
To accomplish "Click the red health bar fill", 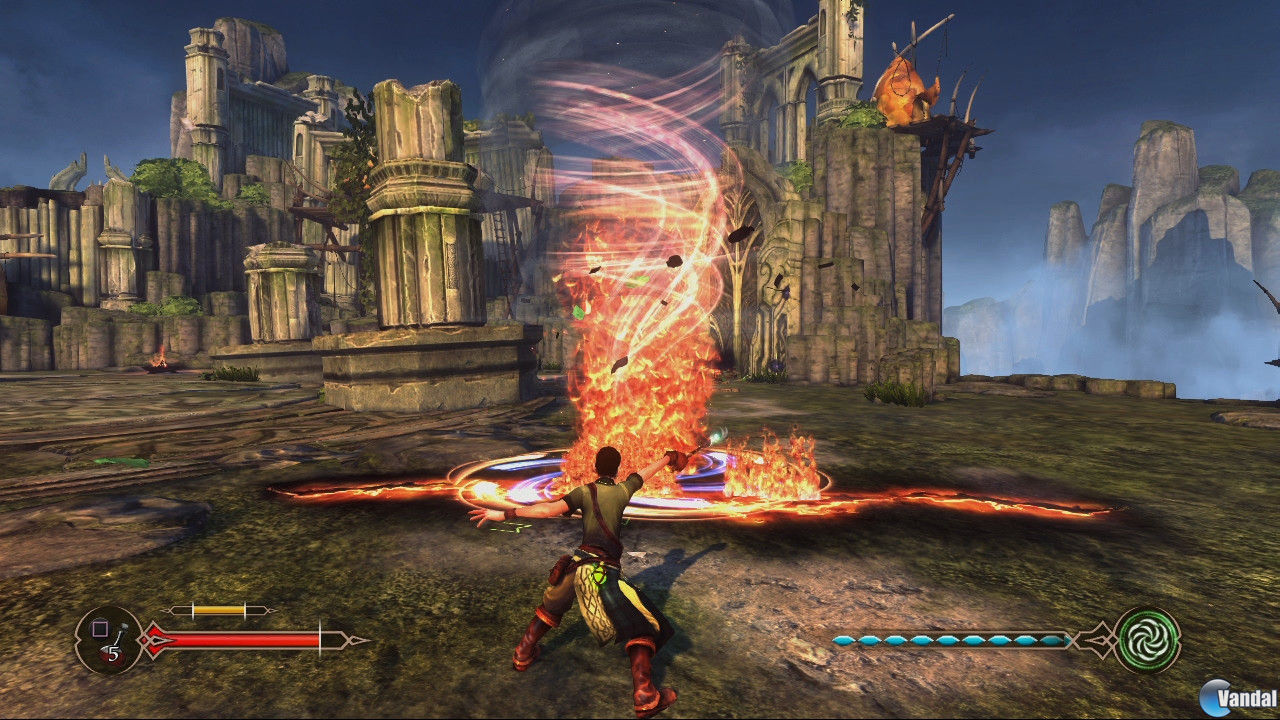I will [240, 640].
